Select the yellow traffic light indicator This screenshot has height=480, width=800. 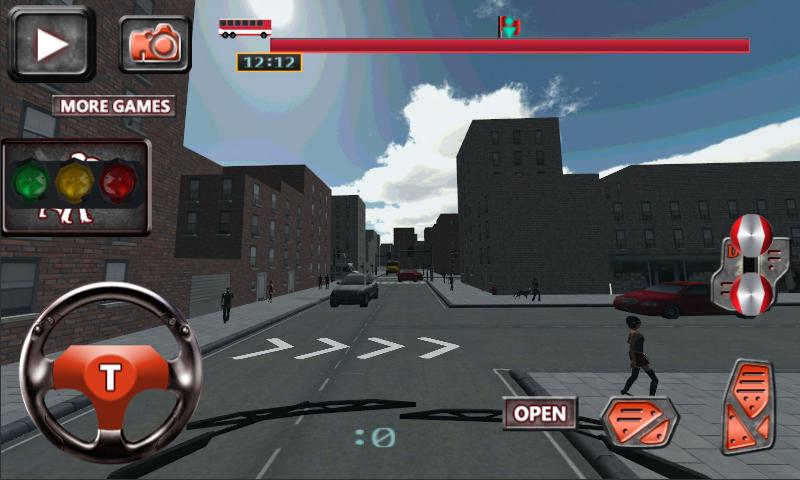click(75, 183)
